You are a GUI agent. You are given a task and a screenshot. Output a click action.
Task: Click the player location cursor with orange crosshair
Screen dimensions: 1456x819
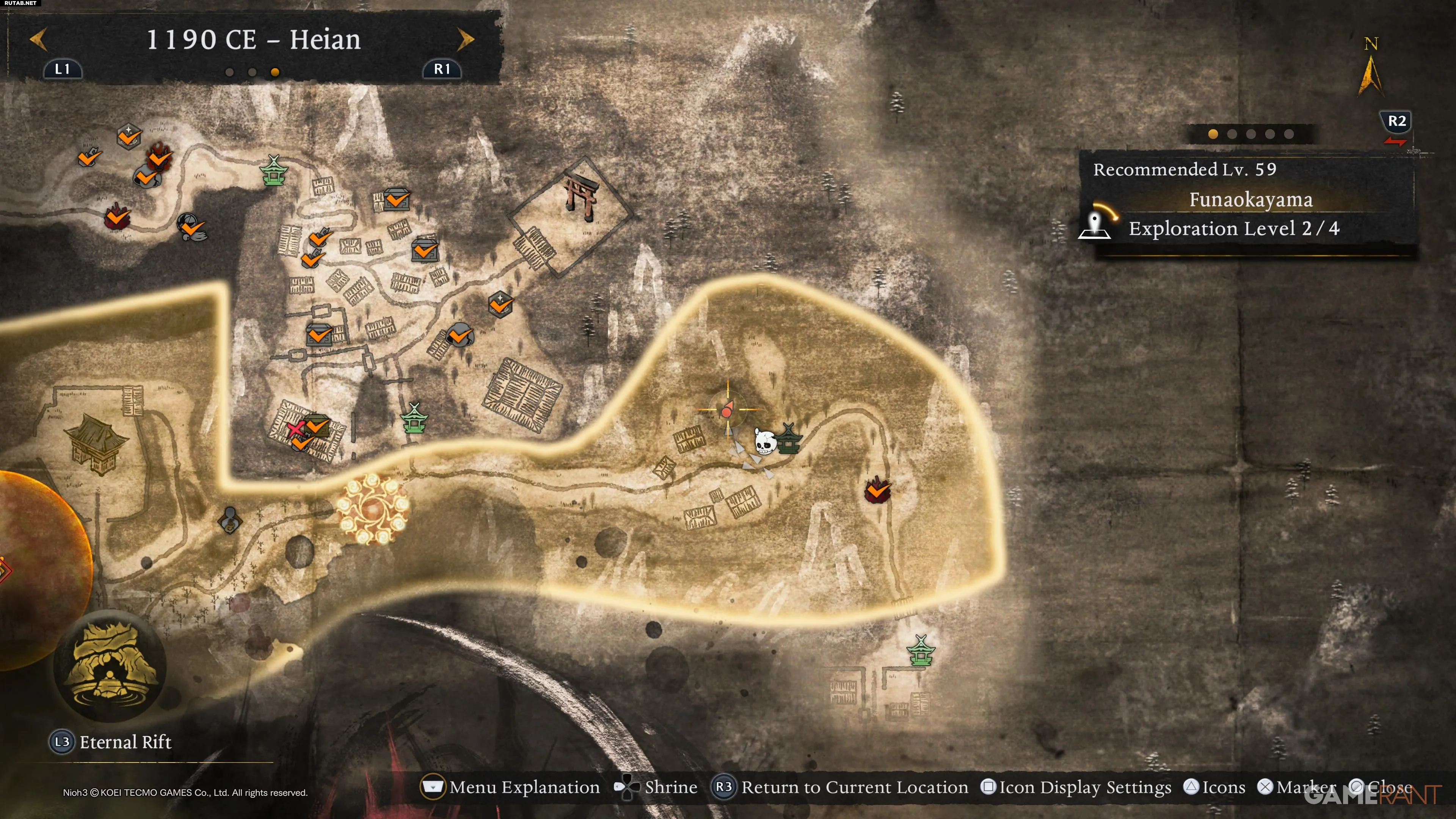click(727, 409)
